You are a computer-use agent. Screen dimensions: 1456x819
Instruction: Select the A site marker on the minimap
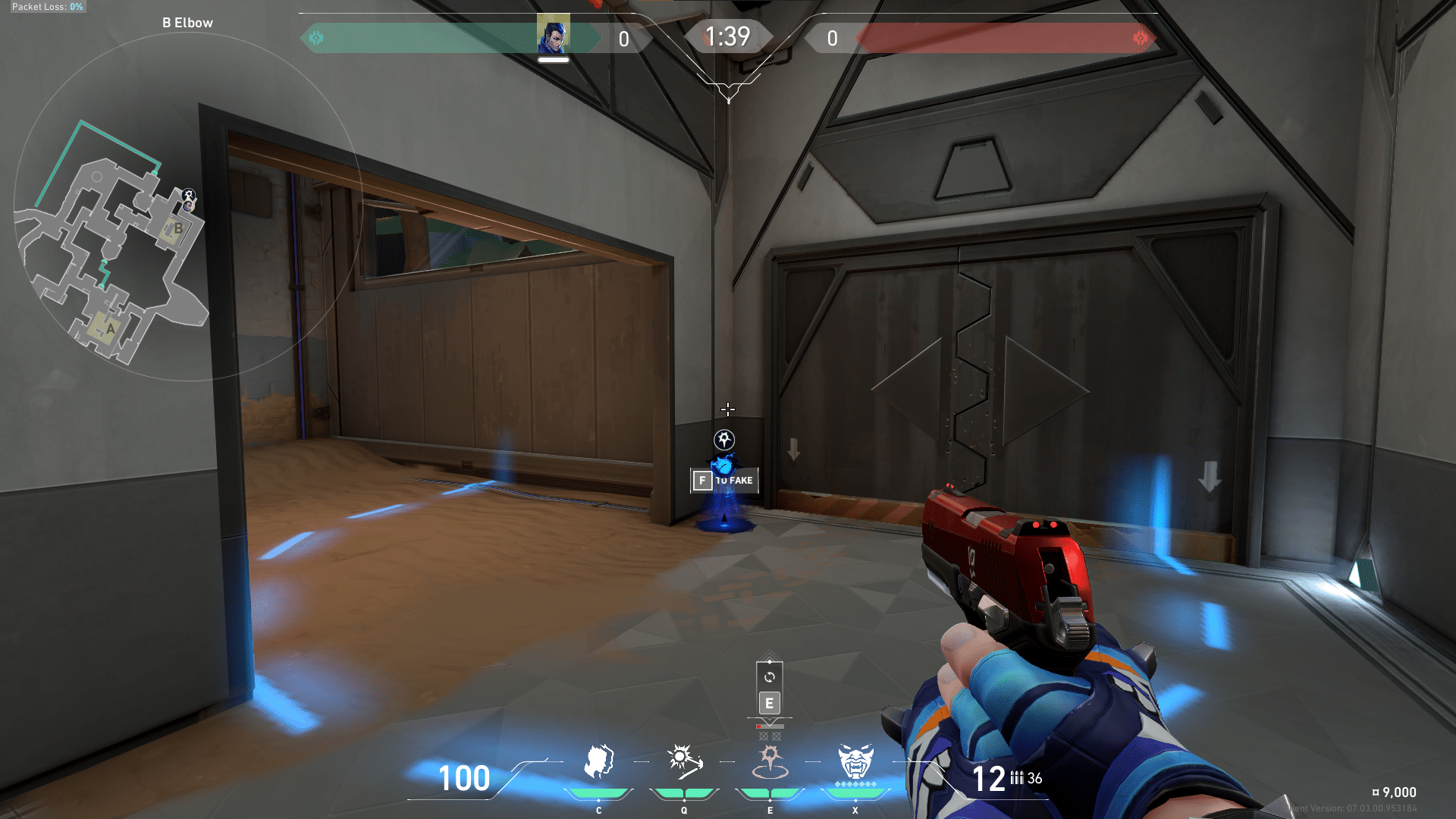coord(111,328)
